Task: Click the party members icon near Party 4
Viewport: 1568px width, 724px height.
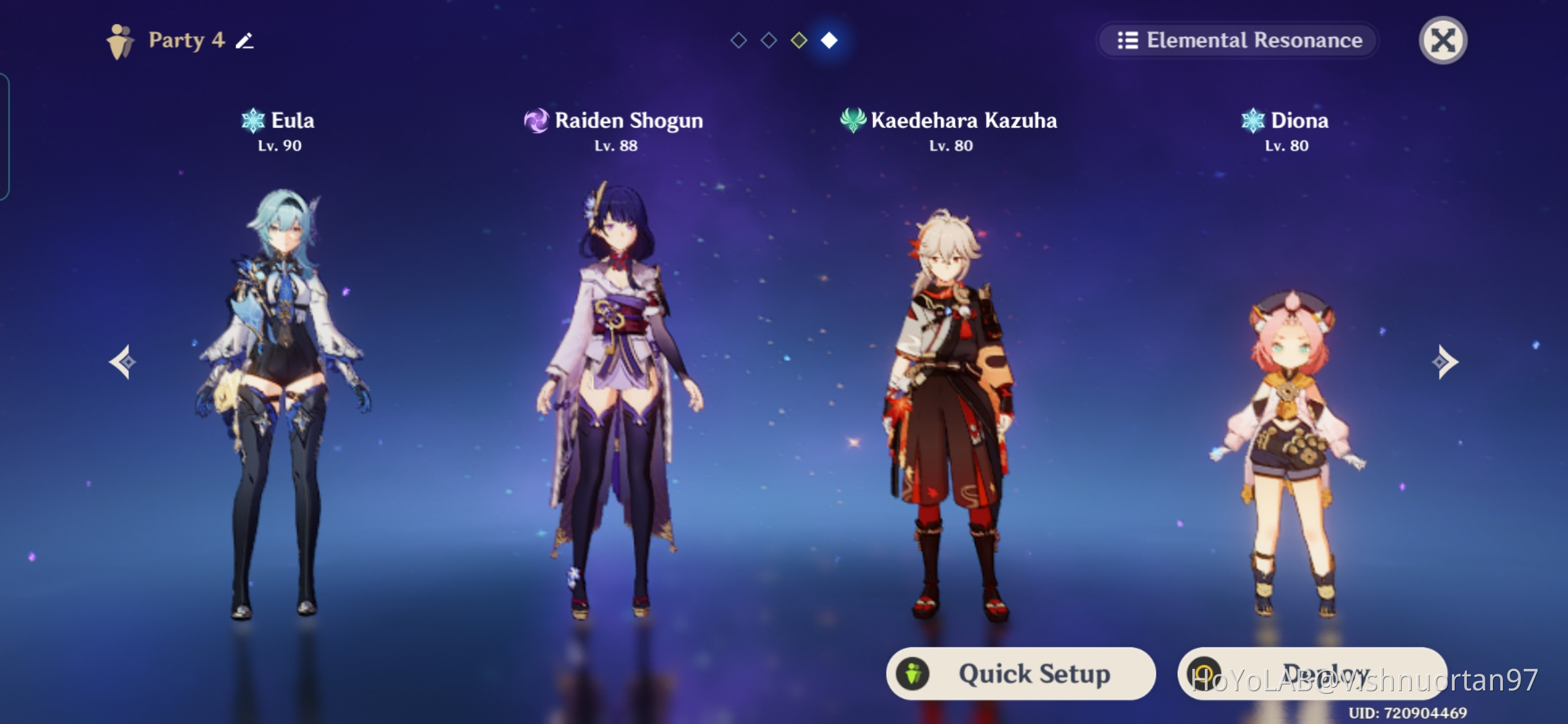Action: 118,40
